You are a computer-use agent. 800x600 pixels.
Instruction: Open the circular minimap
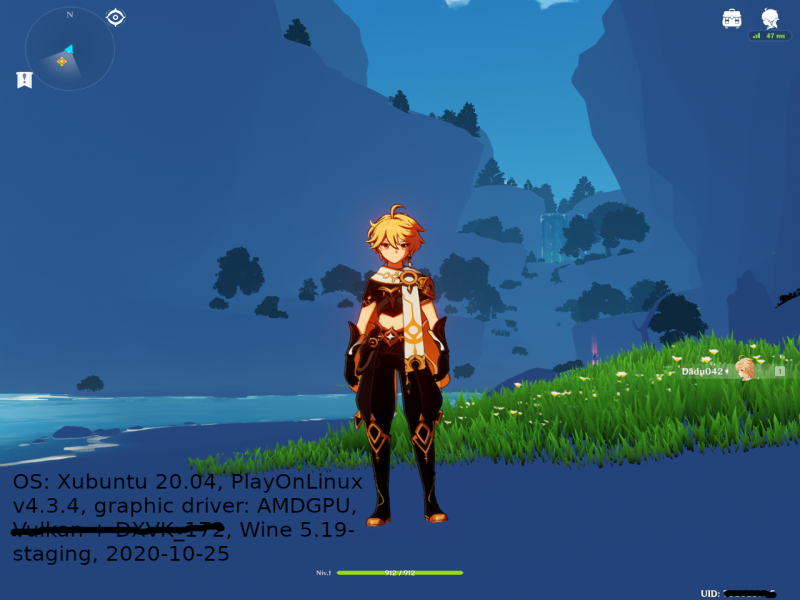tap(69, 50)
